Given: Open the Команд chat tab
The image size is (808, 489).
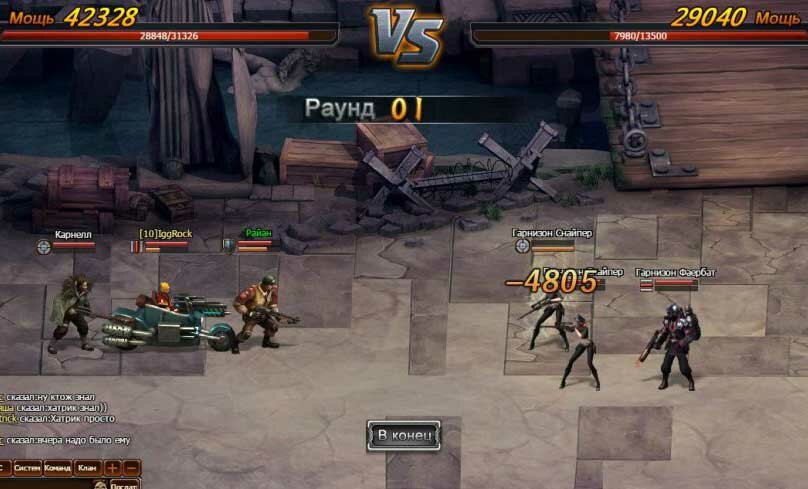Looking at the screenshot, I should pos(59,467).
